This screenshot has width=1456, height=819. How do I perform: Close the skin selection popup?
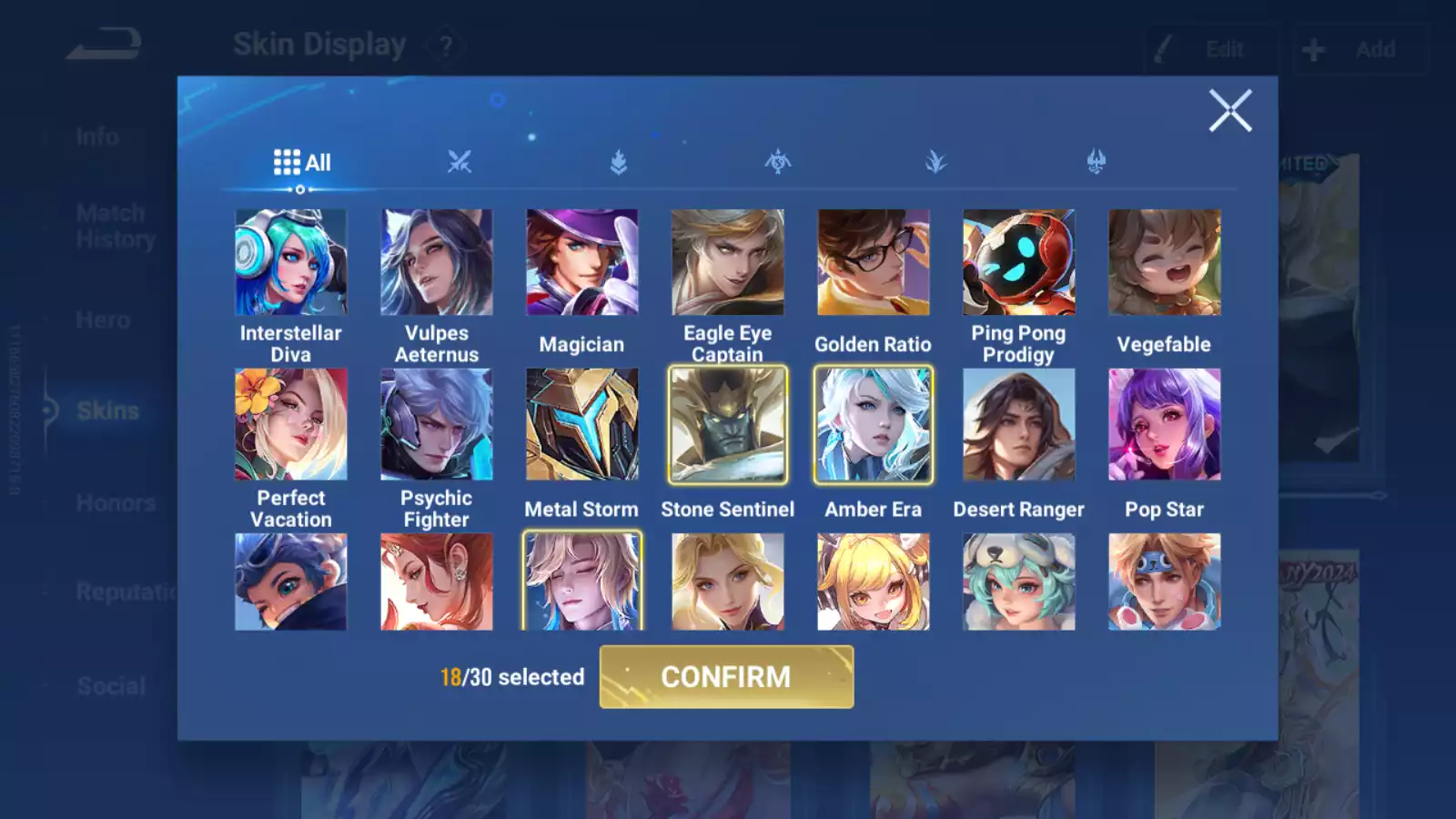1229,111
